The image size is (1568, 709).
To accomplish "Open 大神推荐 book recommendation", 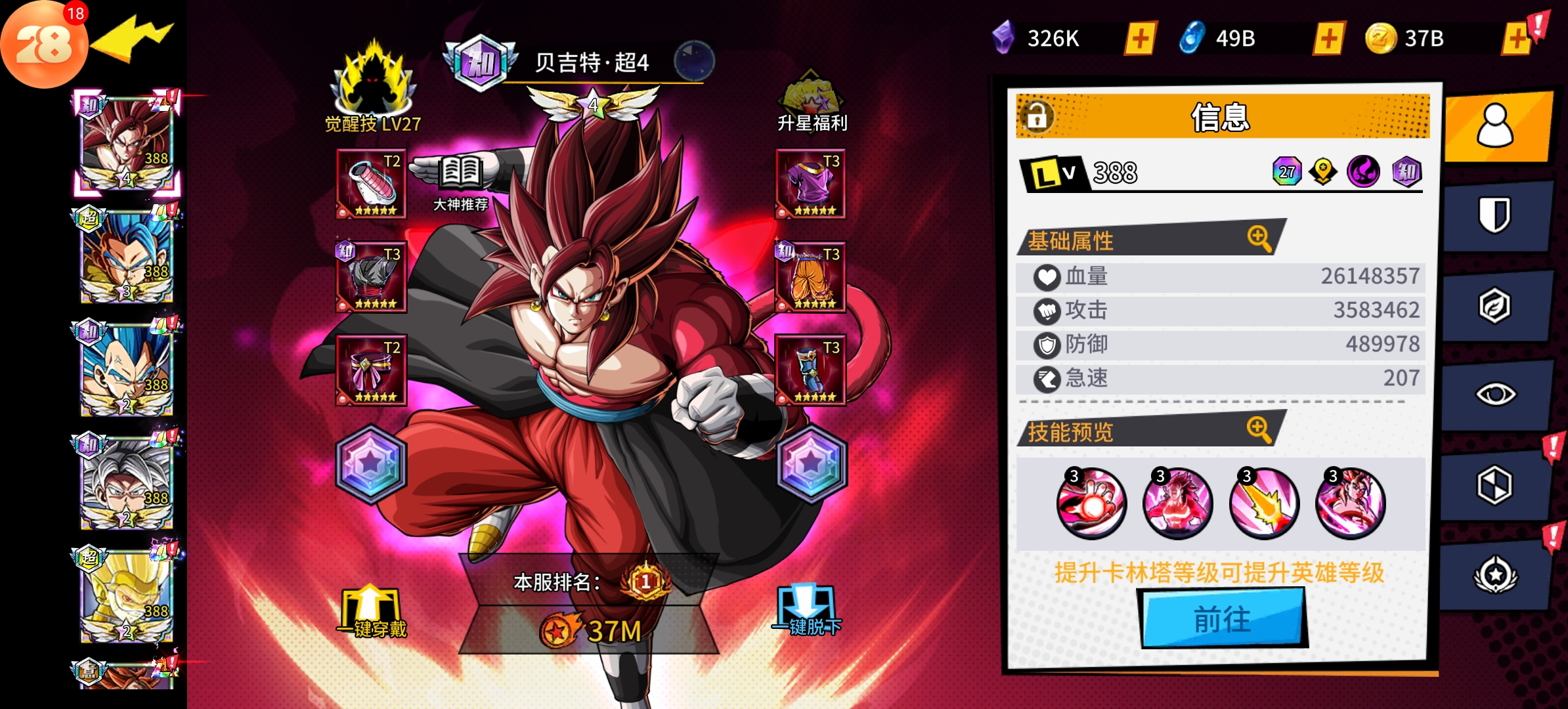I will [461, 181].
